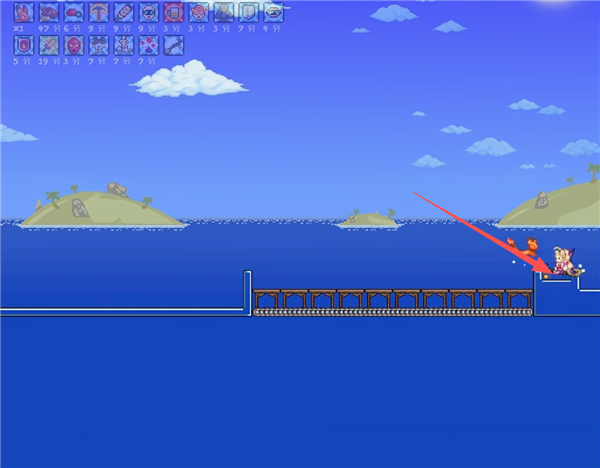Select the anchor buff icon
Screen dimensions: 600x468
click(124, 45)
